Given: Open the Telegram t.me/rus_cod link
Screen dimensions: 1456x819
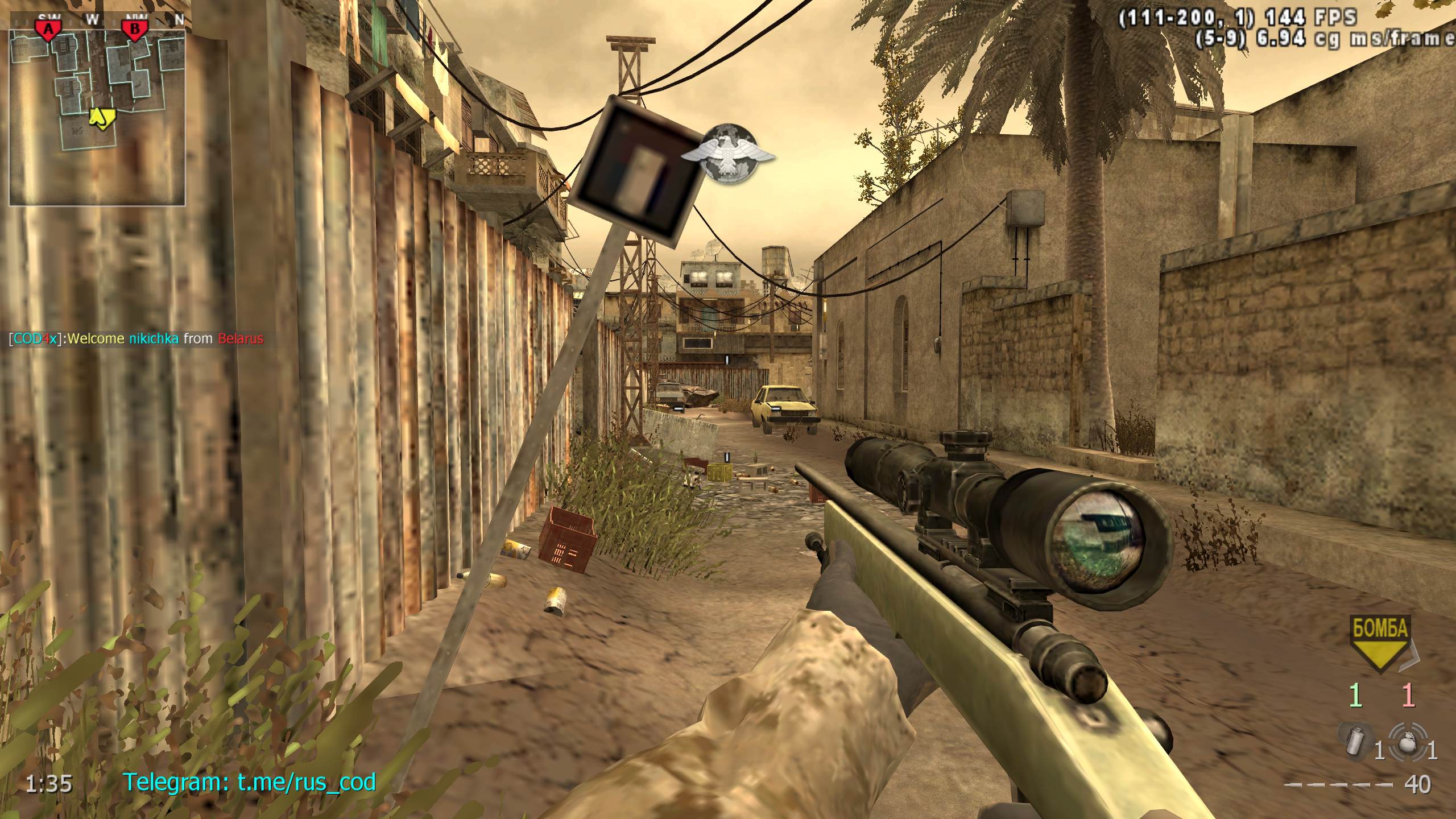Looking at the screenshot, I should tap(250, 782).
